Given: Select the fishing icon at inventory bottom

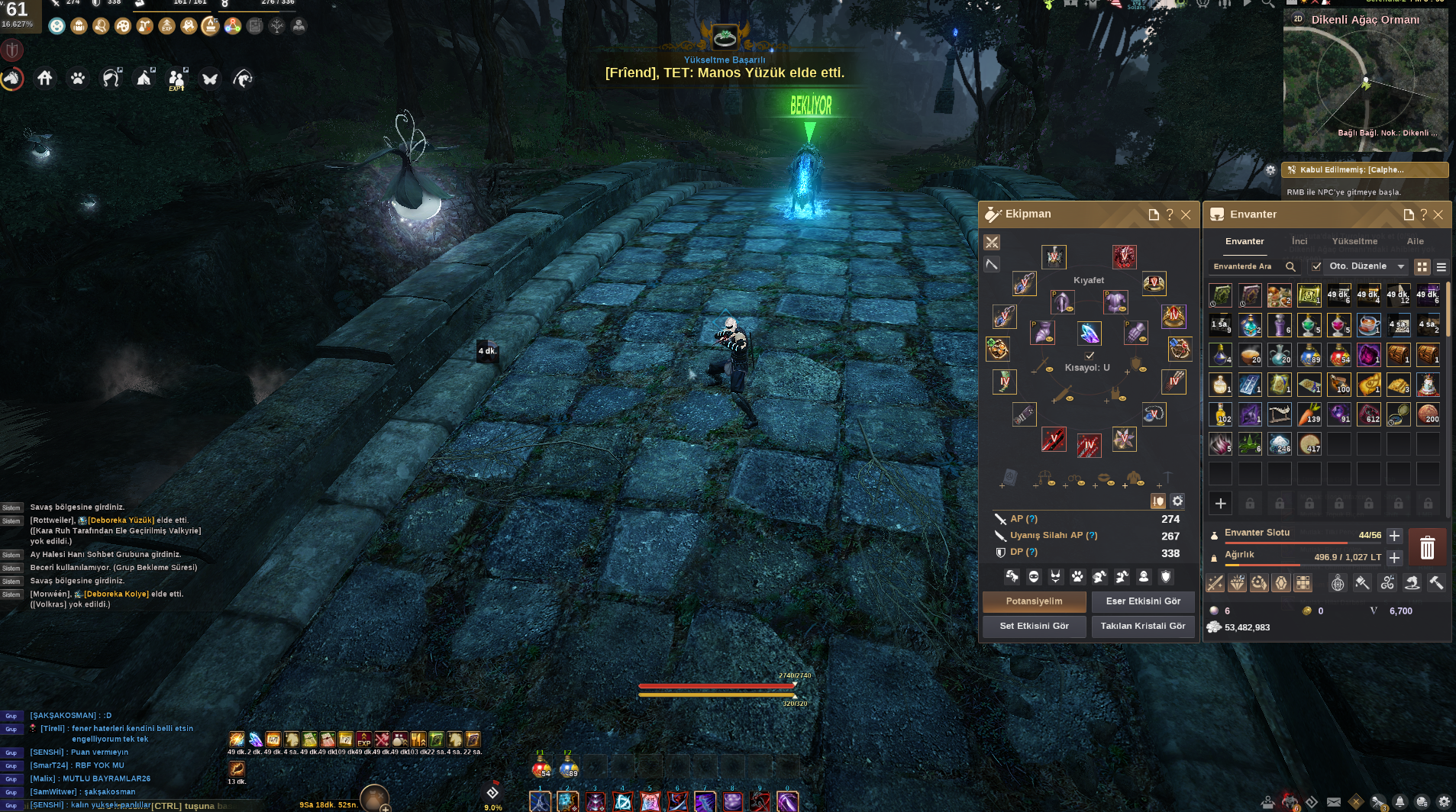Looking at the screenshot, I should [x=1412, y=582].
